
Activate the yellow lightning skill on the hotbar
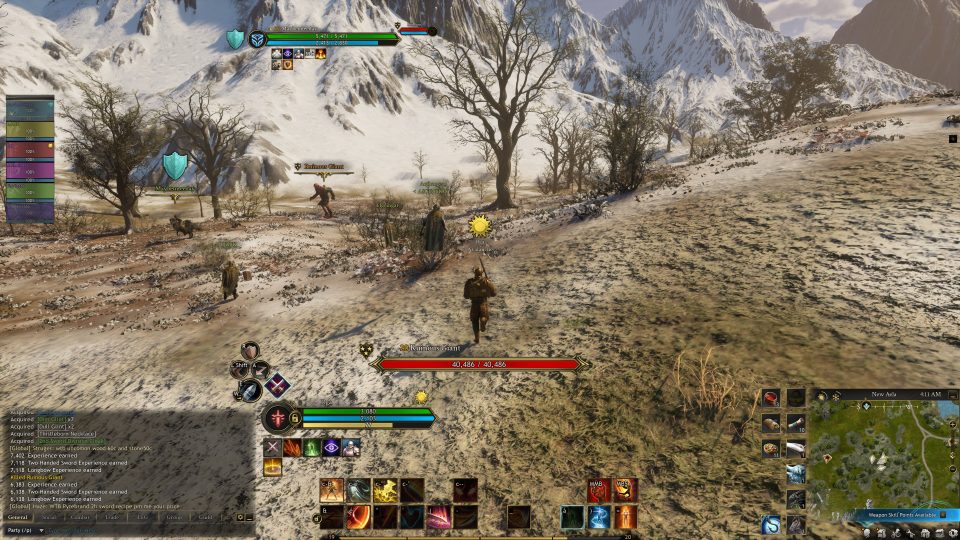385,490
